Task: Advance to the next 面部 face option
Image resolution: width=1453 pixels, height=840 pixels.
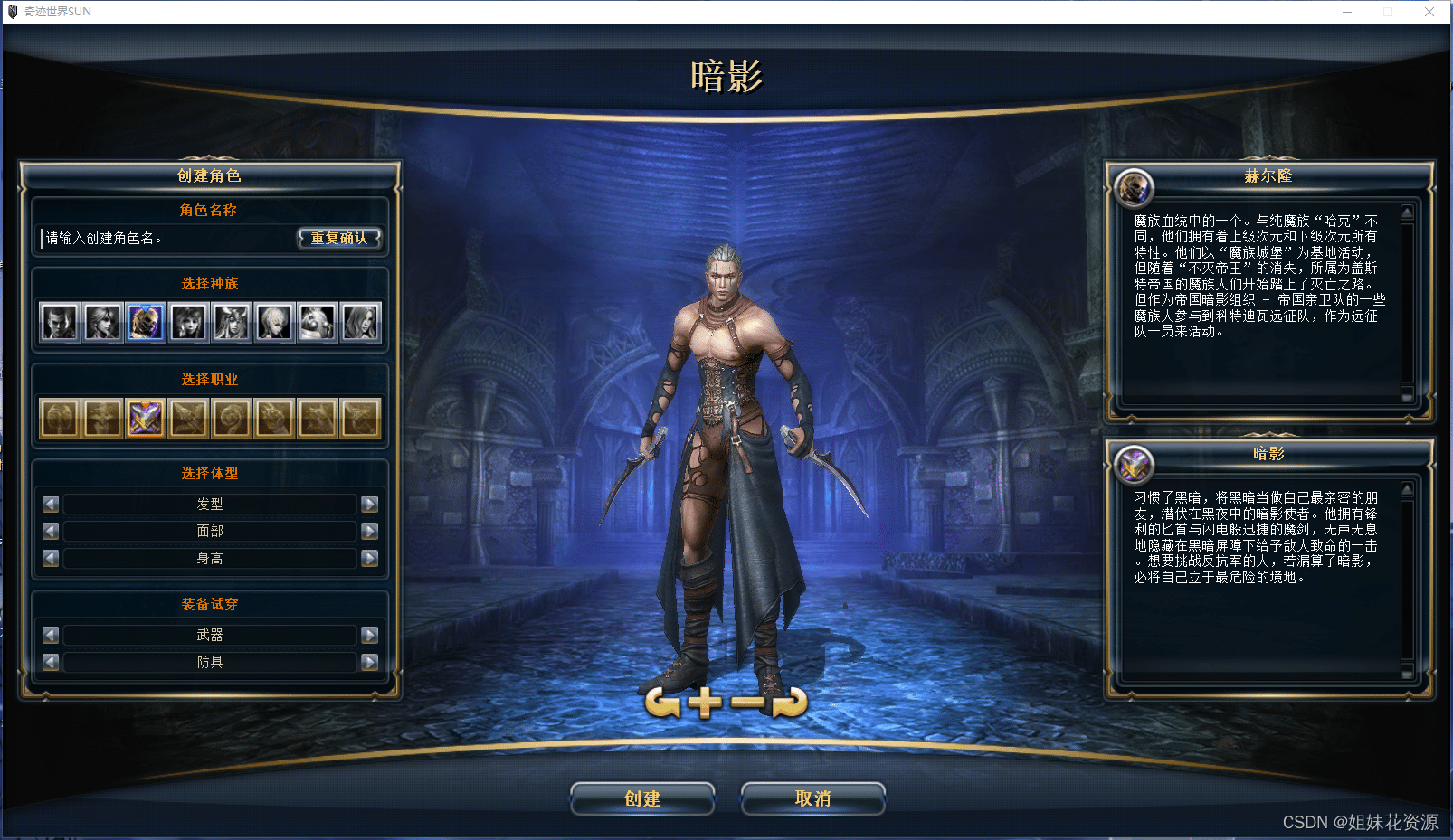Action: click(x=369, y=531)
